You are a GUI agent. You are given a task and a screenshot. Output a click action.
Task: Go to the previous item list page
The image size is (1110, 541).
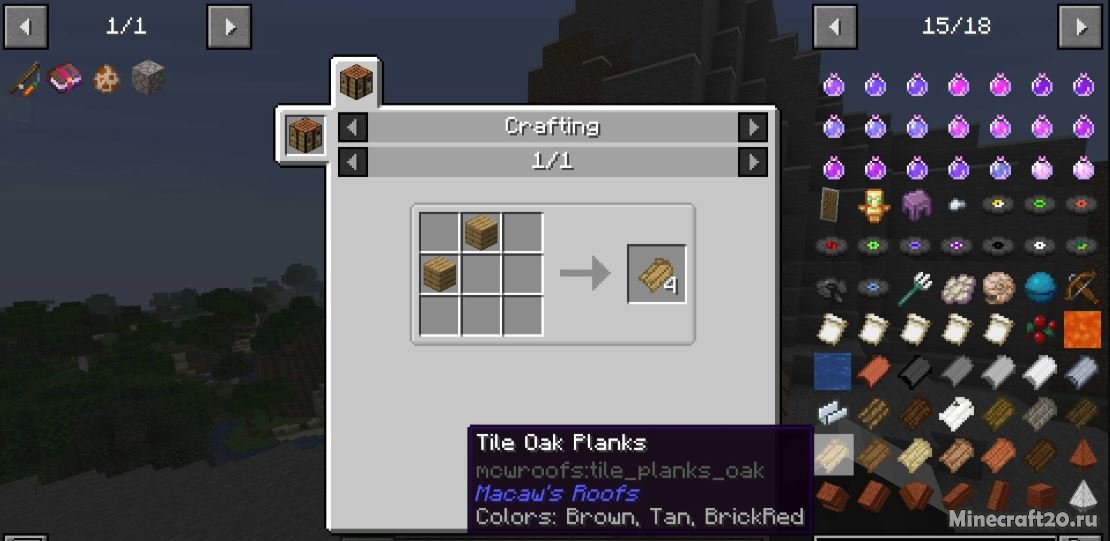(834, 26)
